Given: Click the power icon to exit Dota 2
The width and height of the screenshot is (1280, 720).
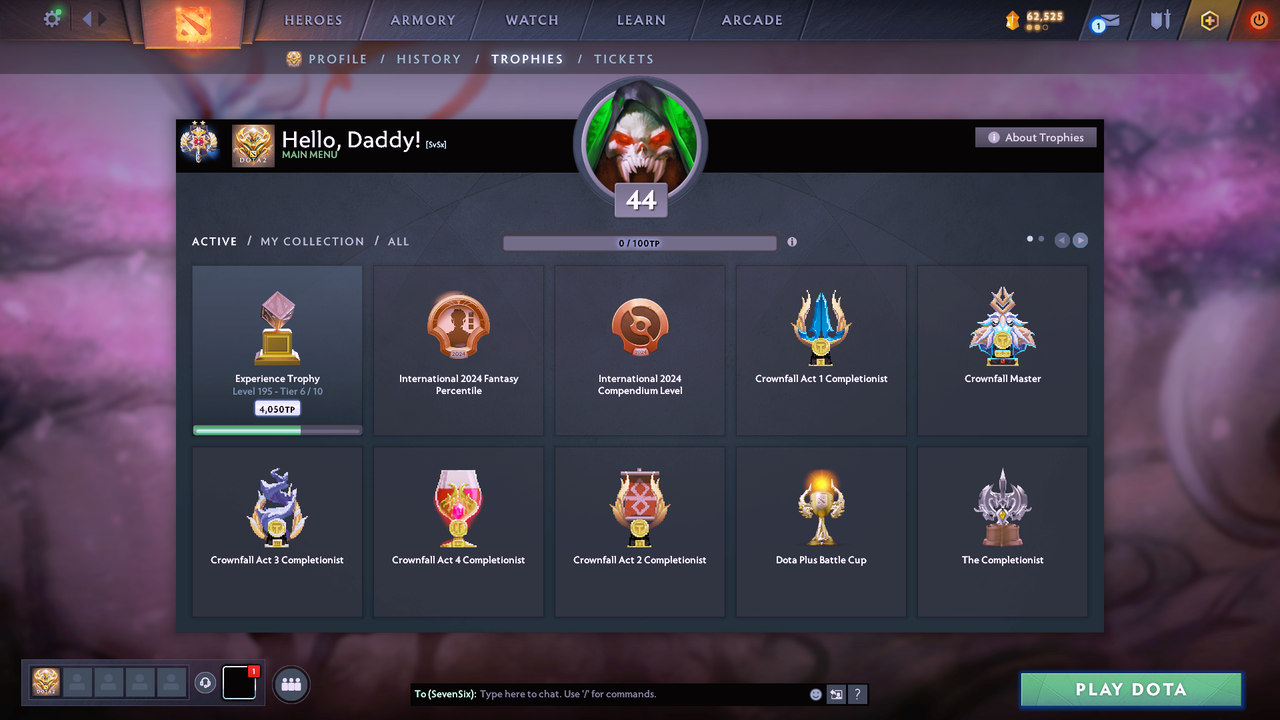Looking at the screenshot, I should (x=1258, y=18).
